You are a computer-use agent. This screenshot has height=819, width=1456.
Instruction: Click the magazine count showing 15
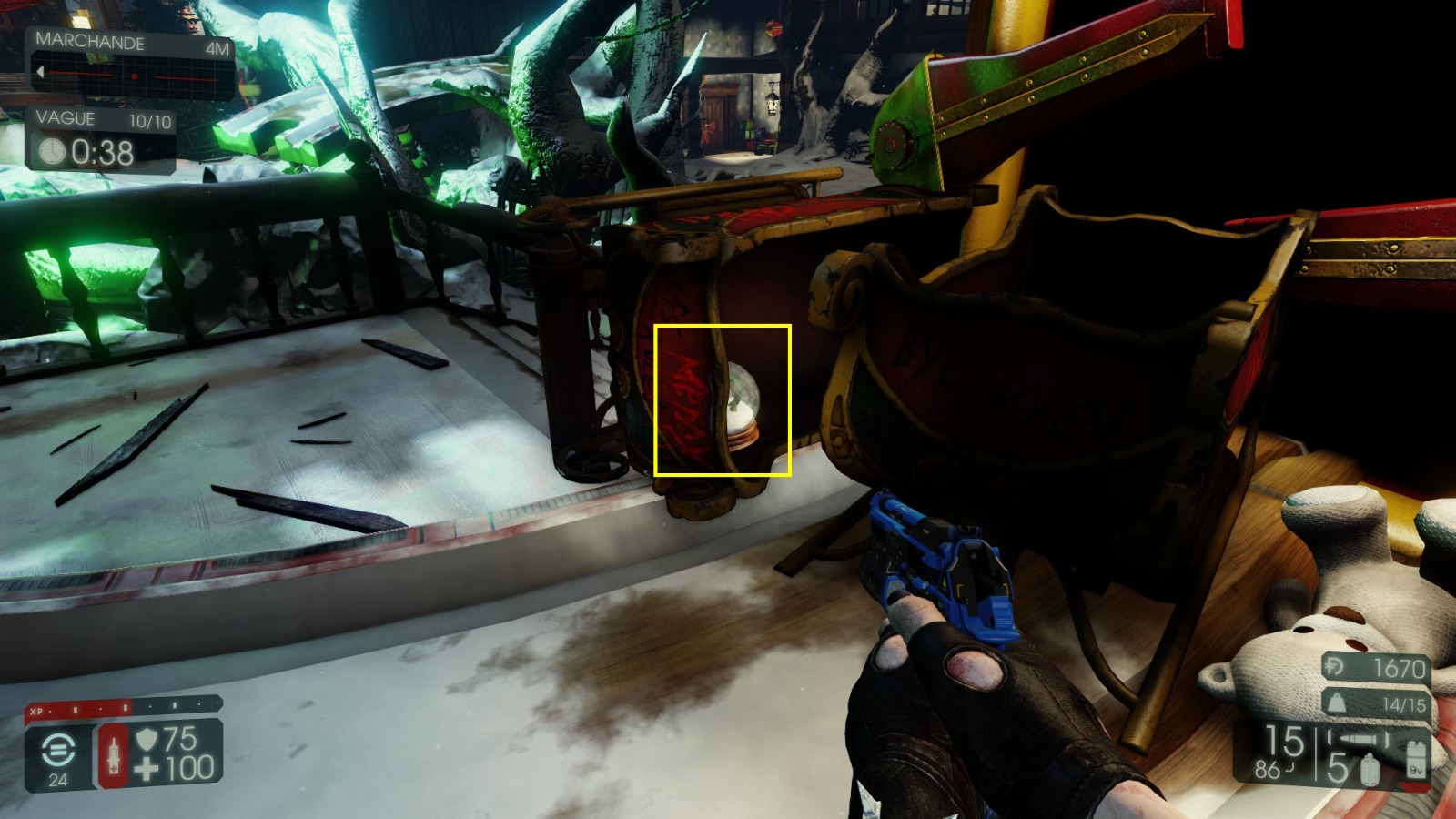(x=1283, y=740)
